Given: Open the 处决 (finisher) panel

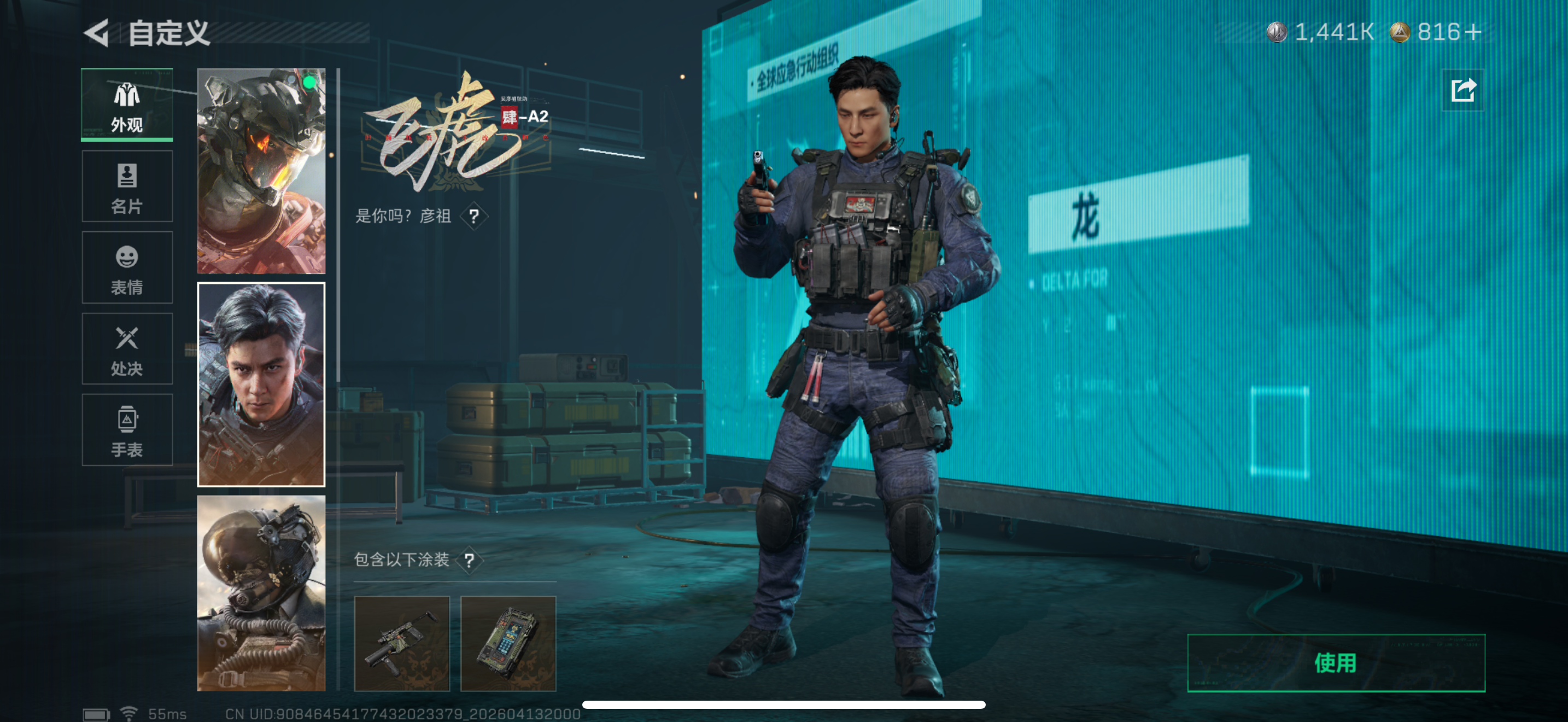Looking at the screenshot, I should tap(127, 348).
